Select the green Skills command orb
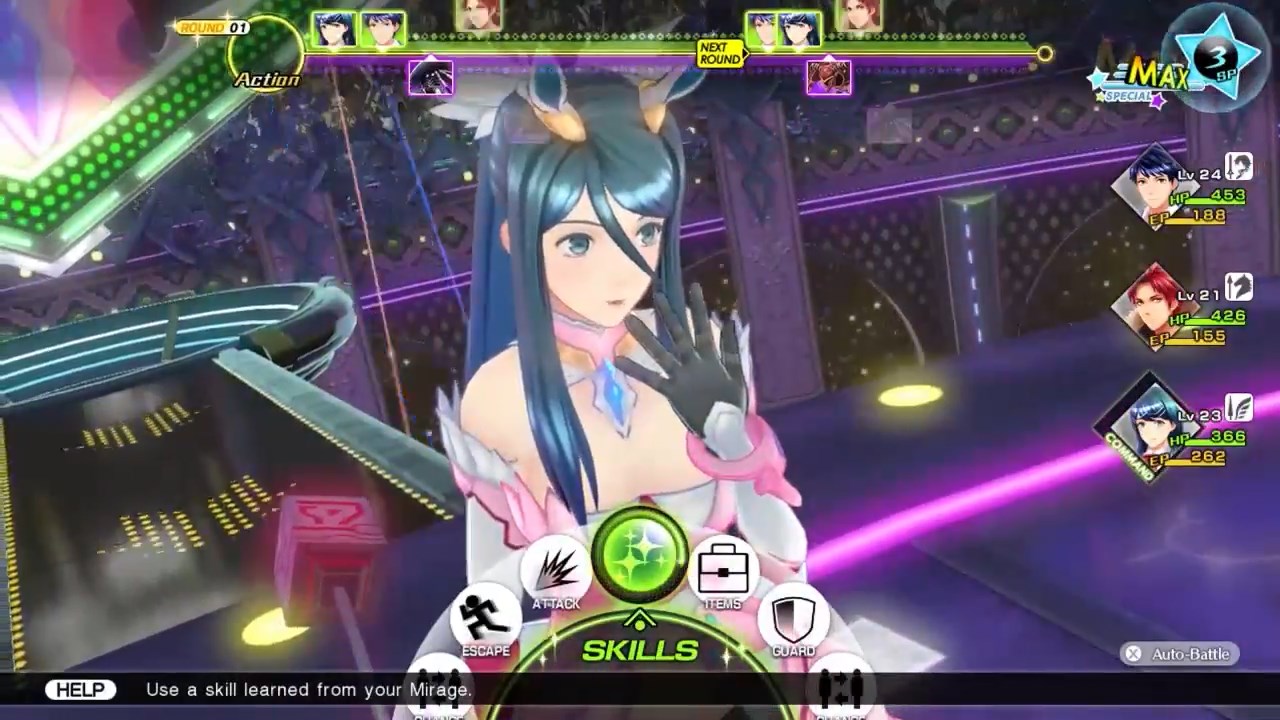This screenshot has height=720, width=1280. (640, 553)
